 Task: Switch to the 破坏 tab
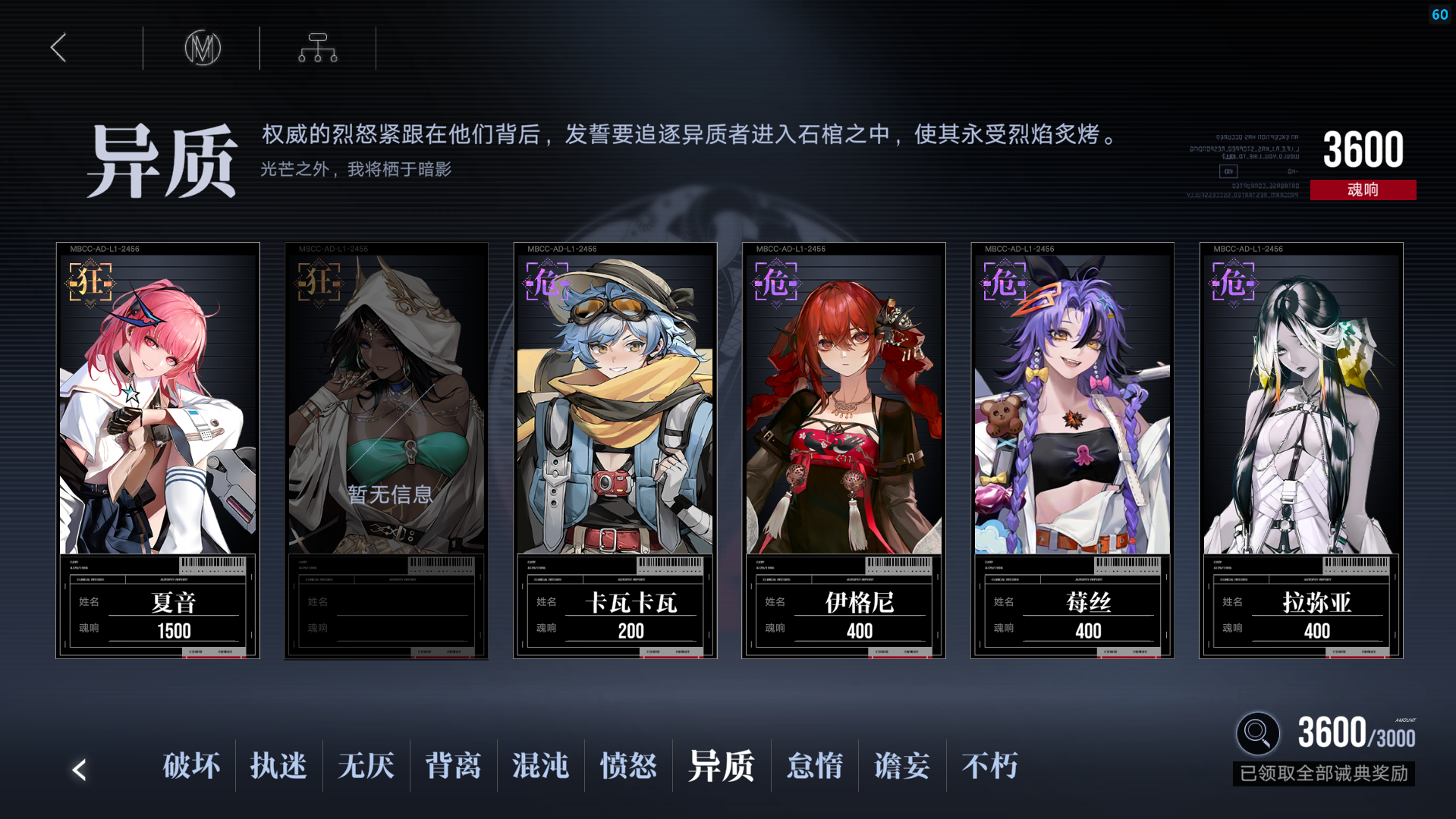(190, 767)
